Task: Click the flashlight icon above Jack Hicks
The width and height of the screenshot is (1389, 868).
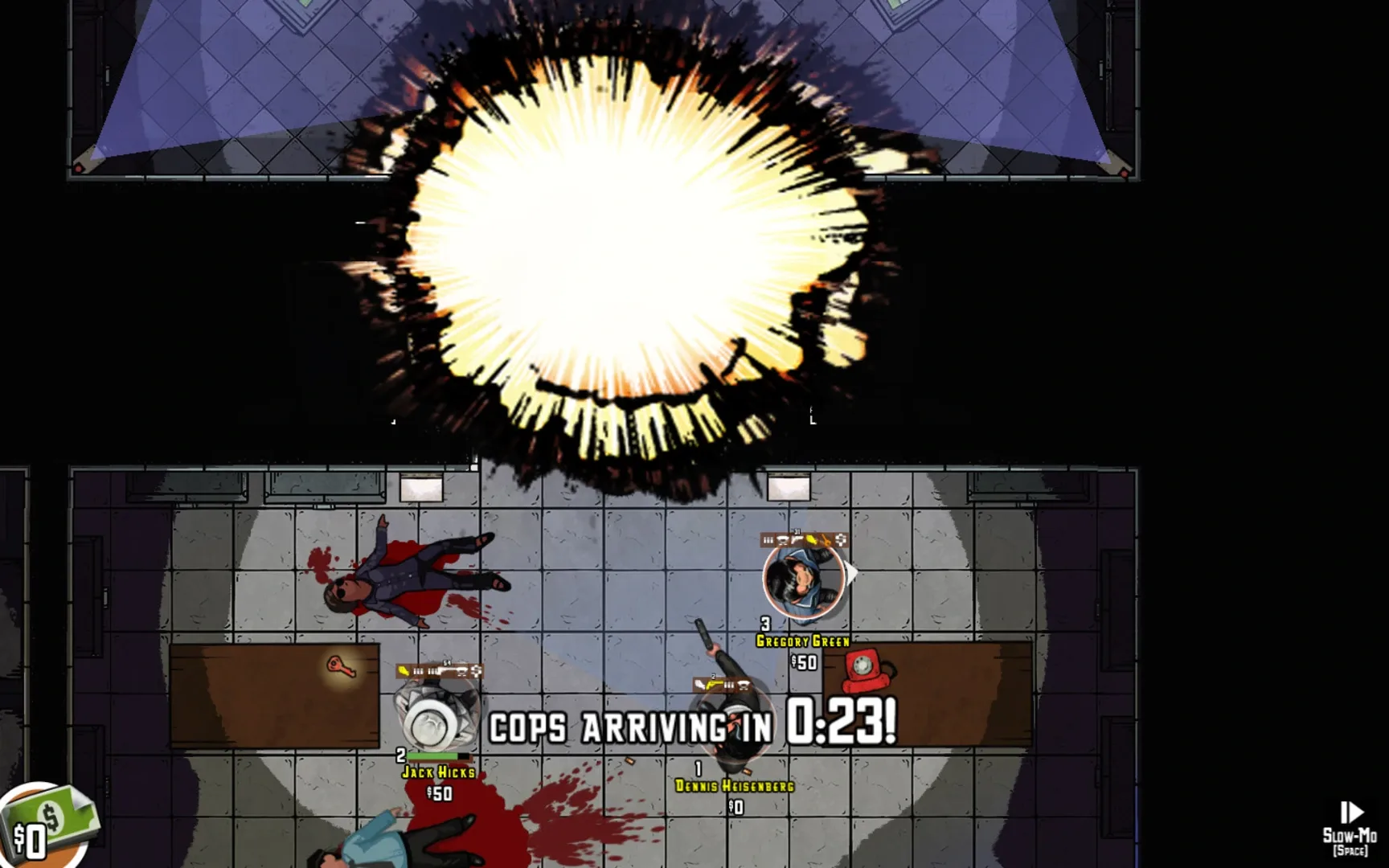Action: tap(402, 670)
